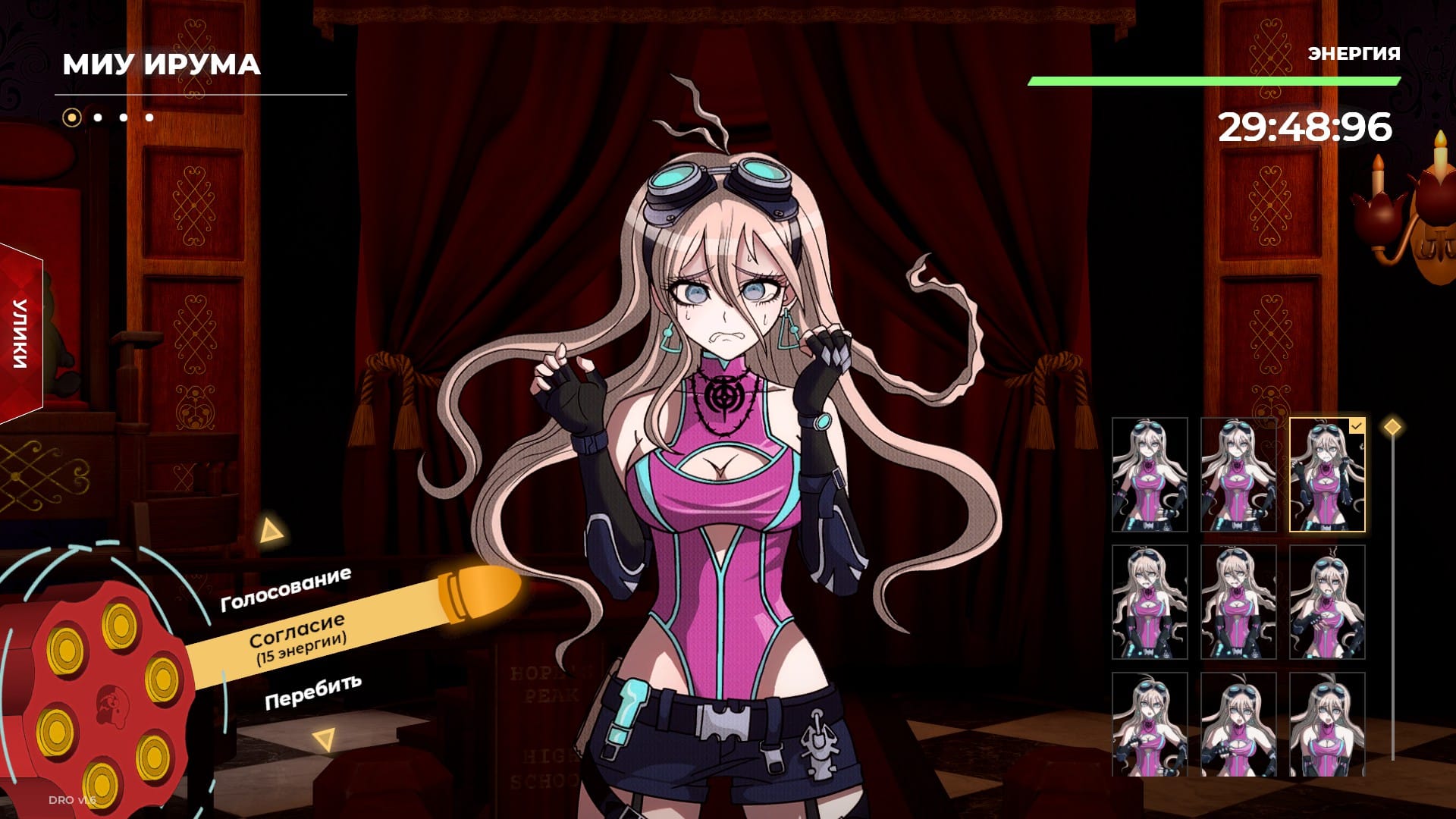Select the Голосование bullet option
The height and width of the screenshot is (819, 1456).
[x=285, y=589]
